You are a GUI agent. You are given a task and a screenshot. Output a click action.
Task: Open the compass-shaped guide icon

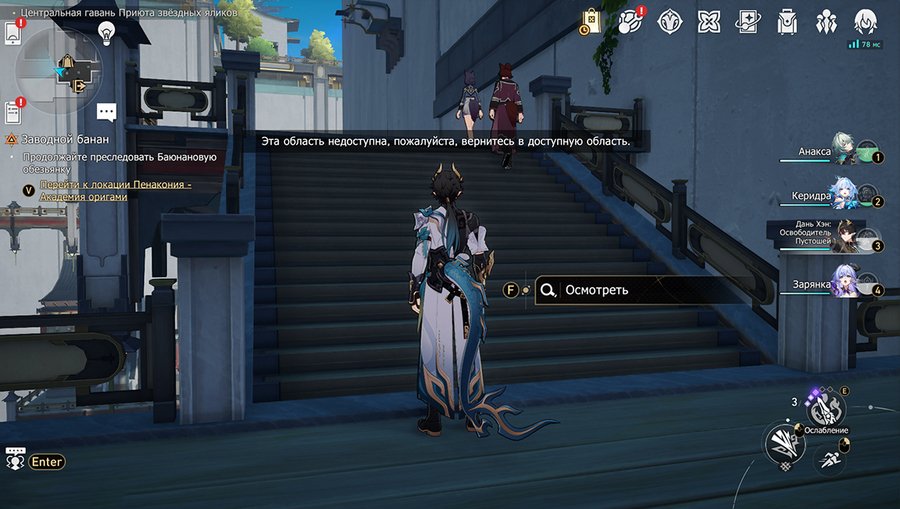pyautogui.click(x=671, y=21)
